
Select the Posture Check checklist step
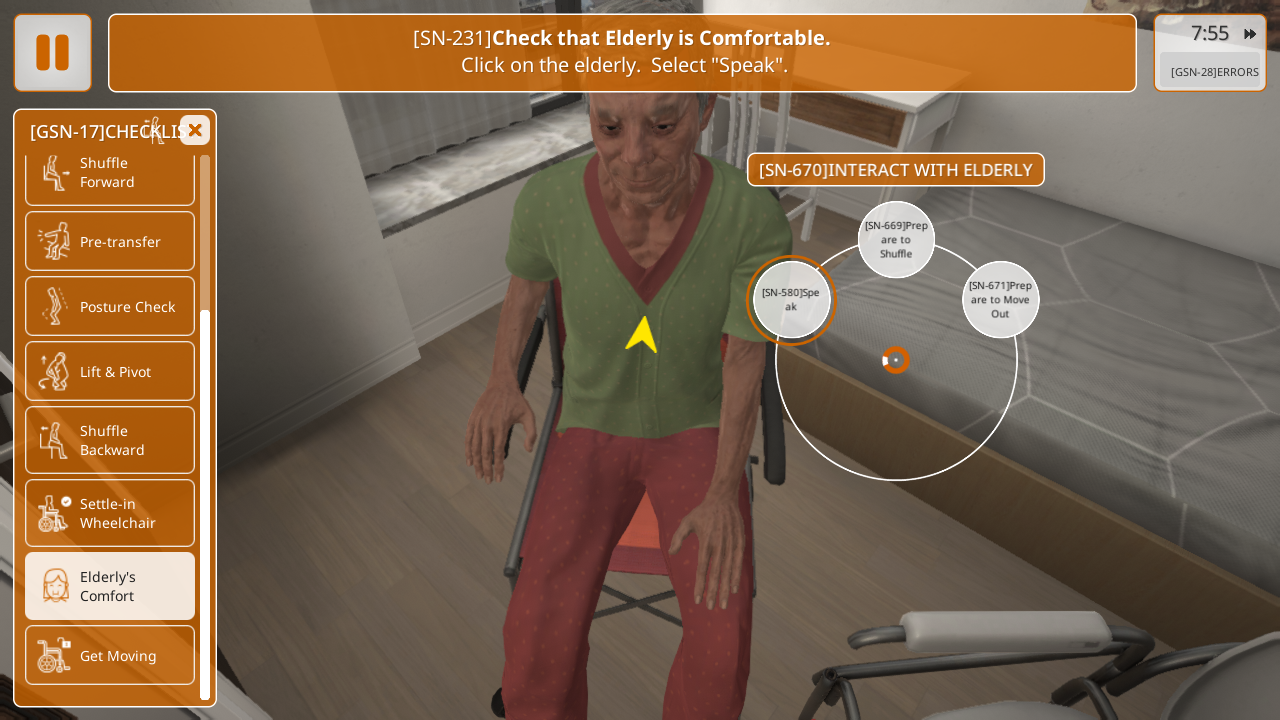click(x=110, y=306)
